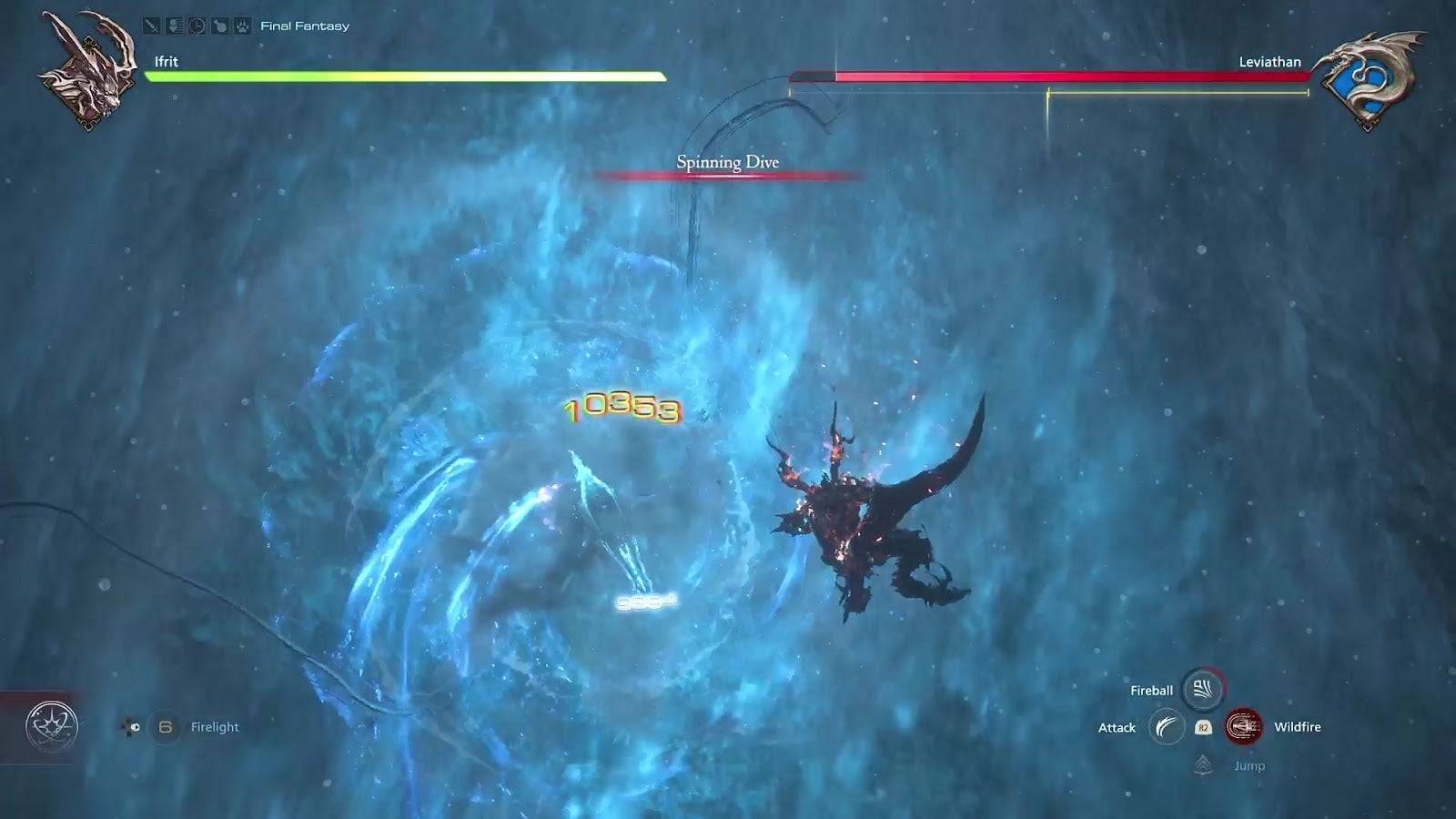Select the Fireball ability icon
Image resolution: width=1456 pixels, height=819 pixels.
1203,690
